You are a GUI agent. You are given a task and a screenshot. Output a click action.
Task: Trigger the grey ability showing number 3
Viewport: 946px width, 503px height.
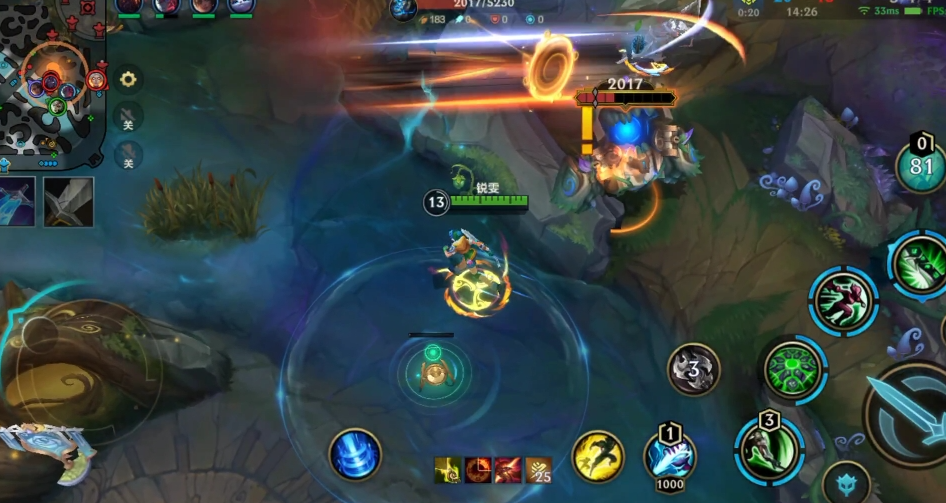pos(693,370)
